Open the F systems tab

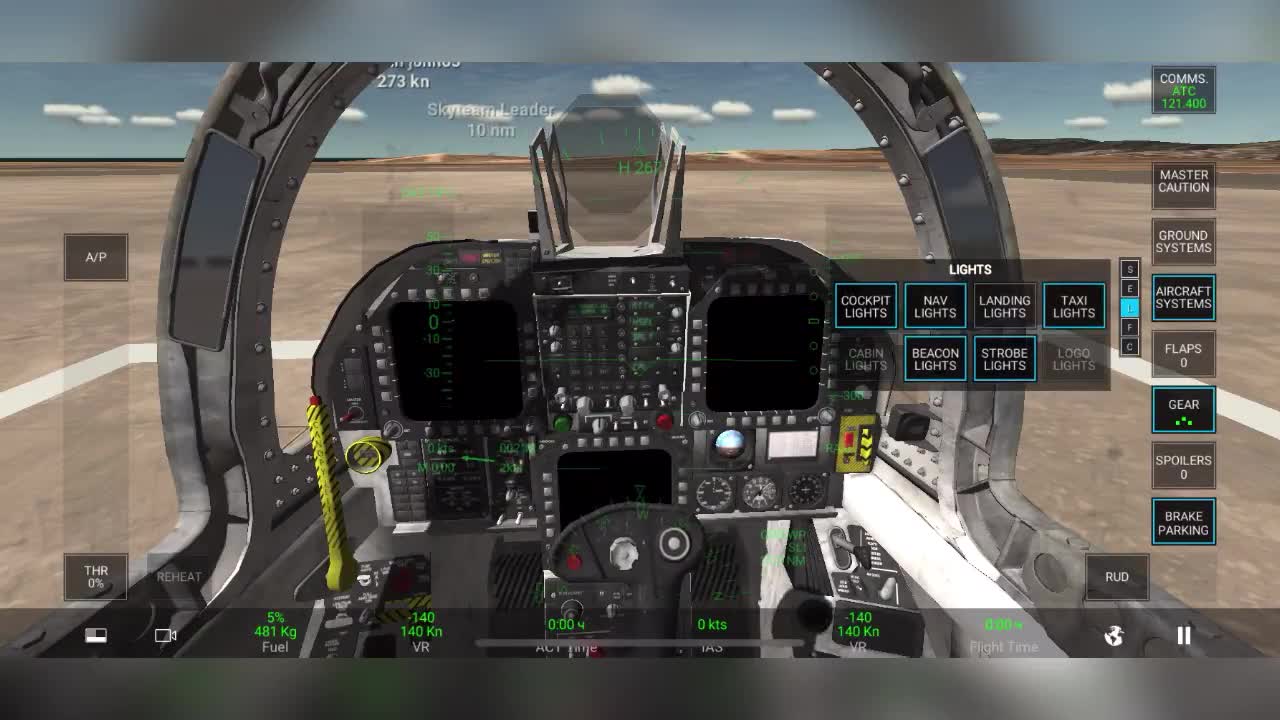(x=1130, y=328)
